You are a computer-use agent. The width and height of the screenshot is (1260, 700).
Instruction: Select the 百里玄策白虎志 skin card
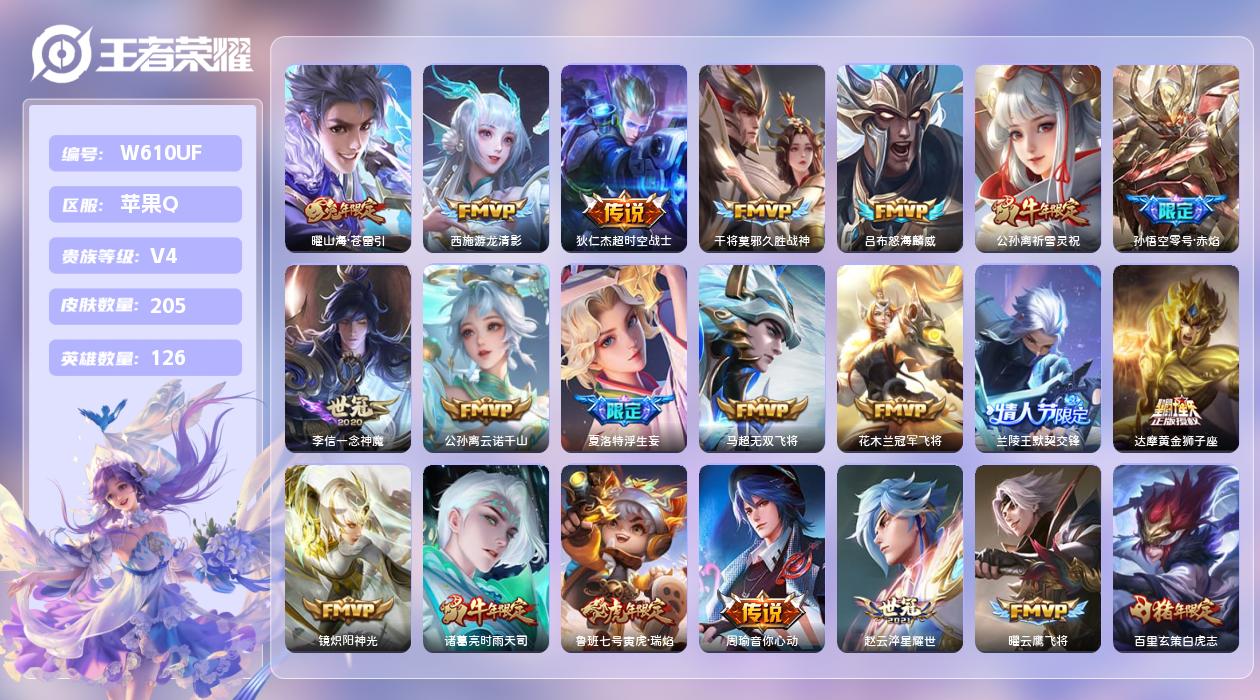pos(1176,558)
